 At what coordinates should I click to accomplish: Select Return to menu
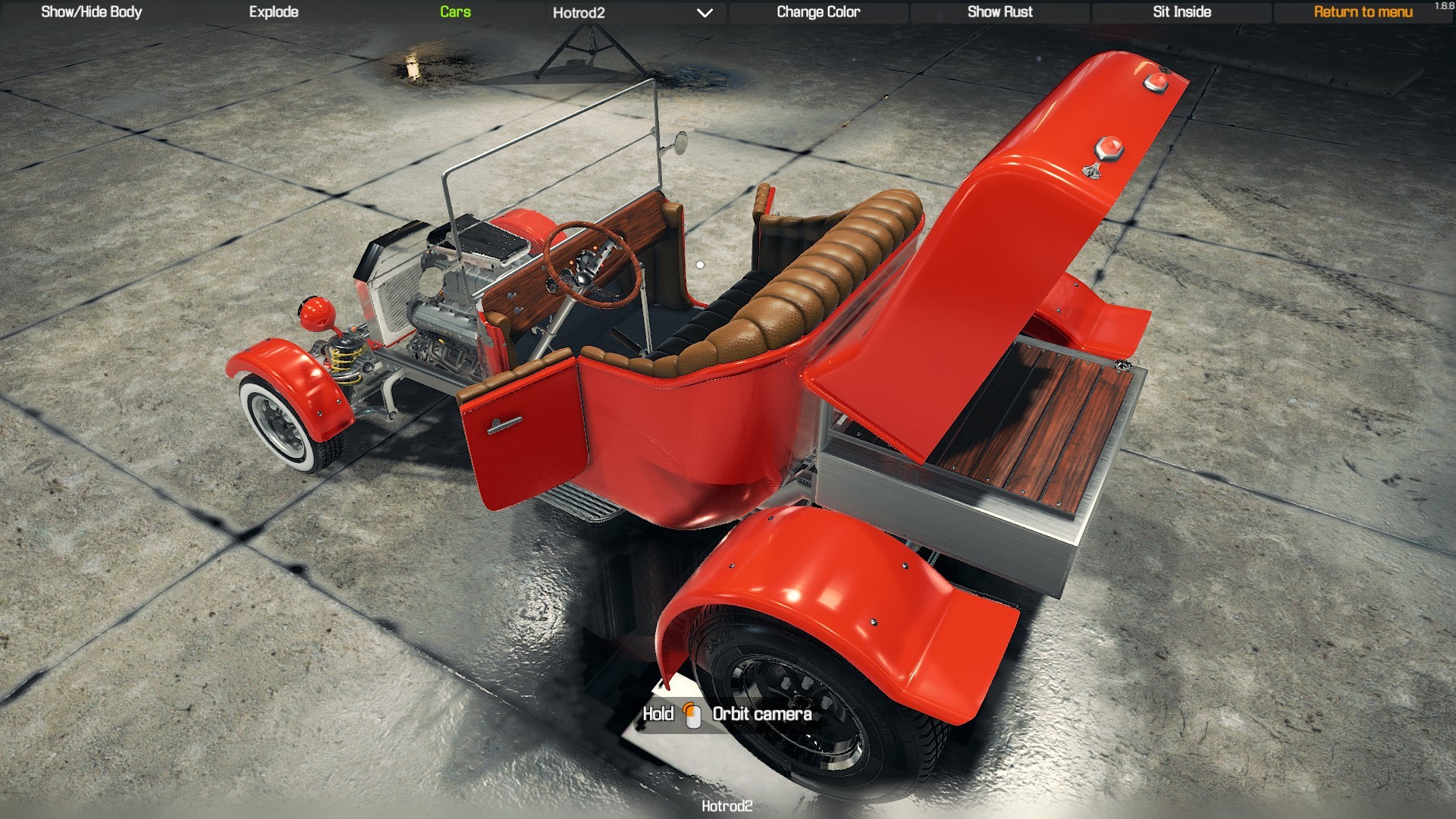1363,12
